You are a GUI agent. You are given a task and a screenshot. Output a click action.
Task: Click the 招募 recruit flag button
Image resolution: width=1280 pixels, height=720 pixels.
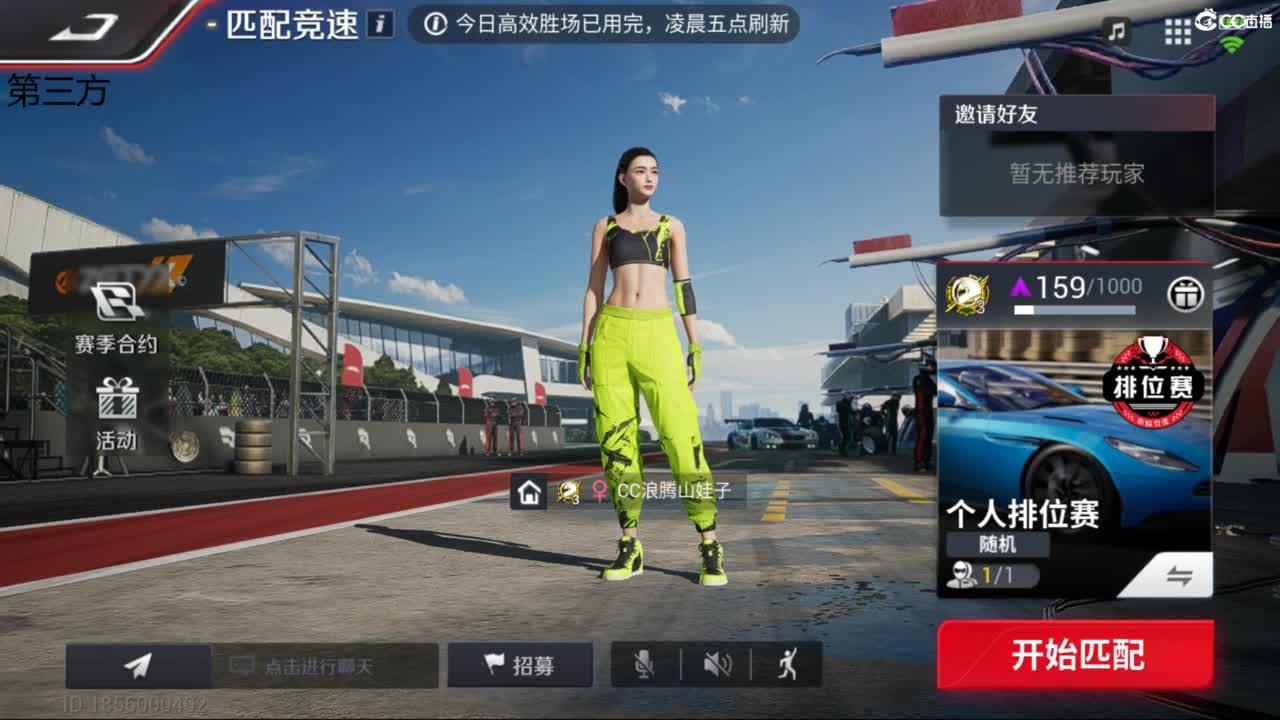click(x=521, y=661)
